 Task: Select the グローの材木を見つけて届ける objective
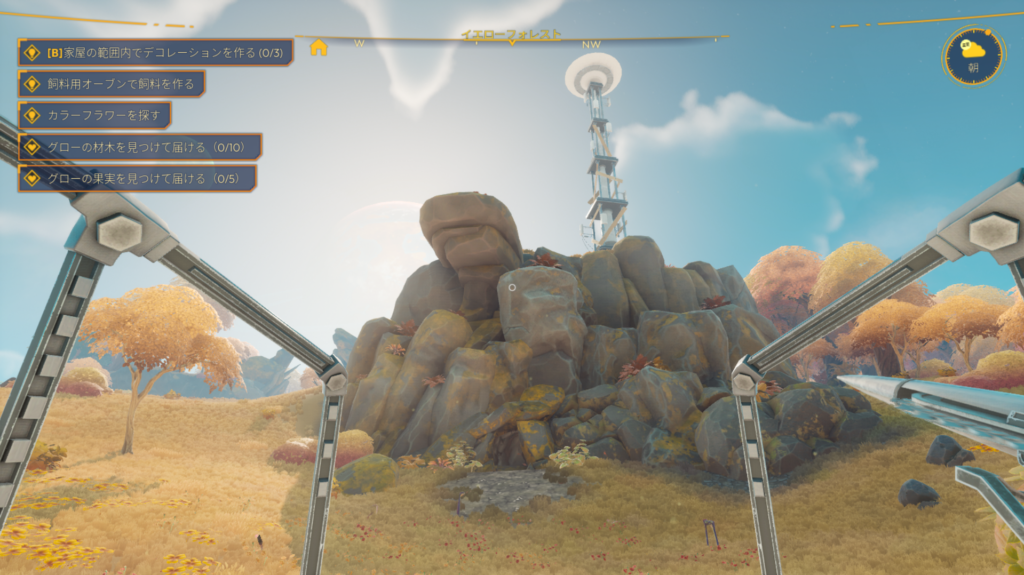click(x=140, y=147)
